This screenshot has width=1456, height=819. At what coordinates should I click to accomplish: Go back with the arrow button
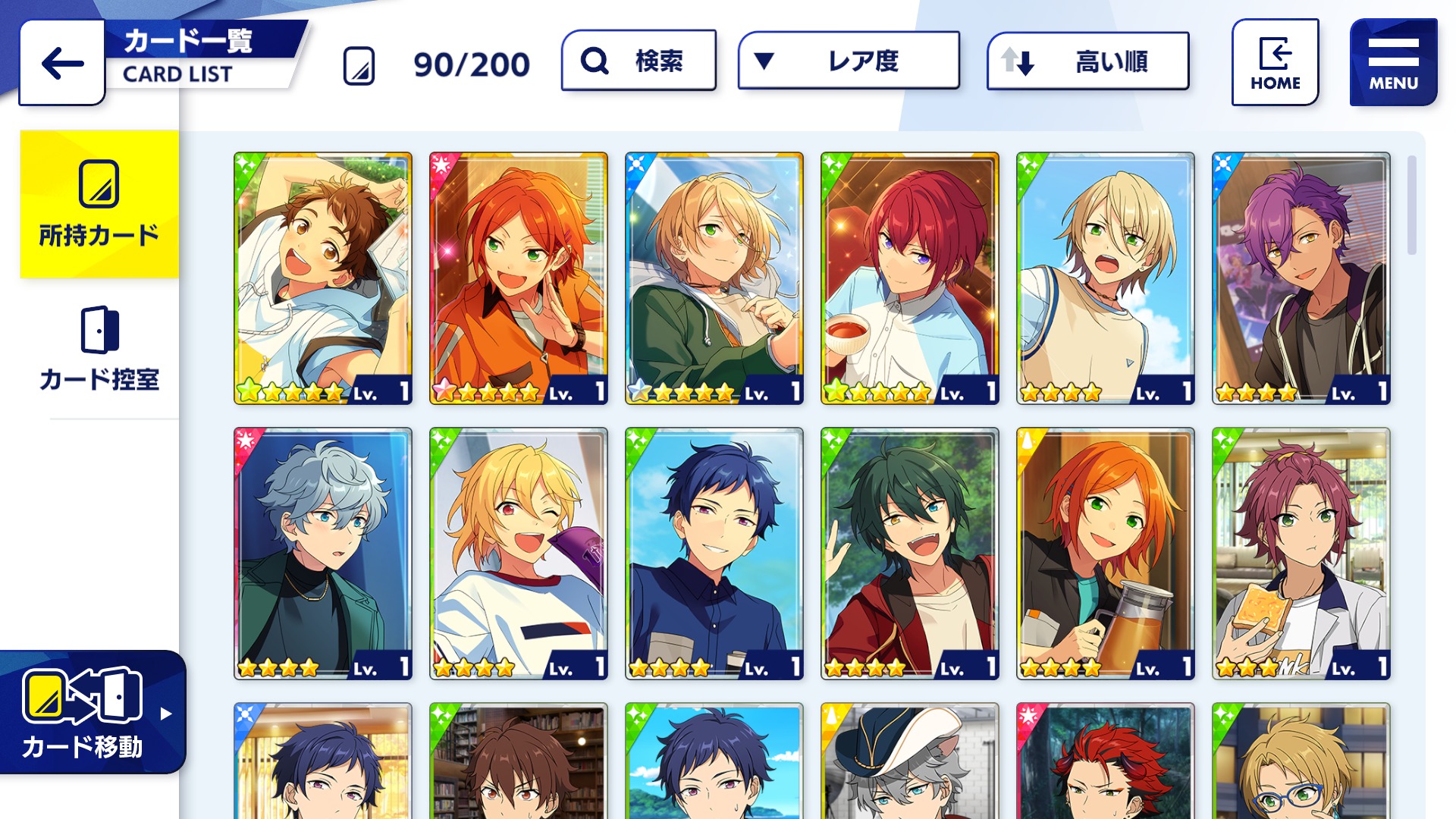click(62, 63)
